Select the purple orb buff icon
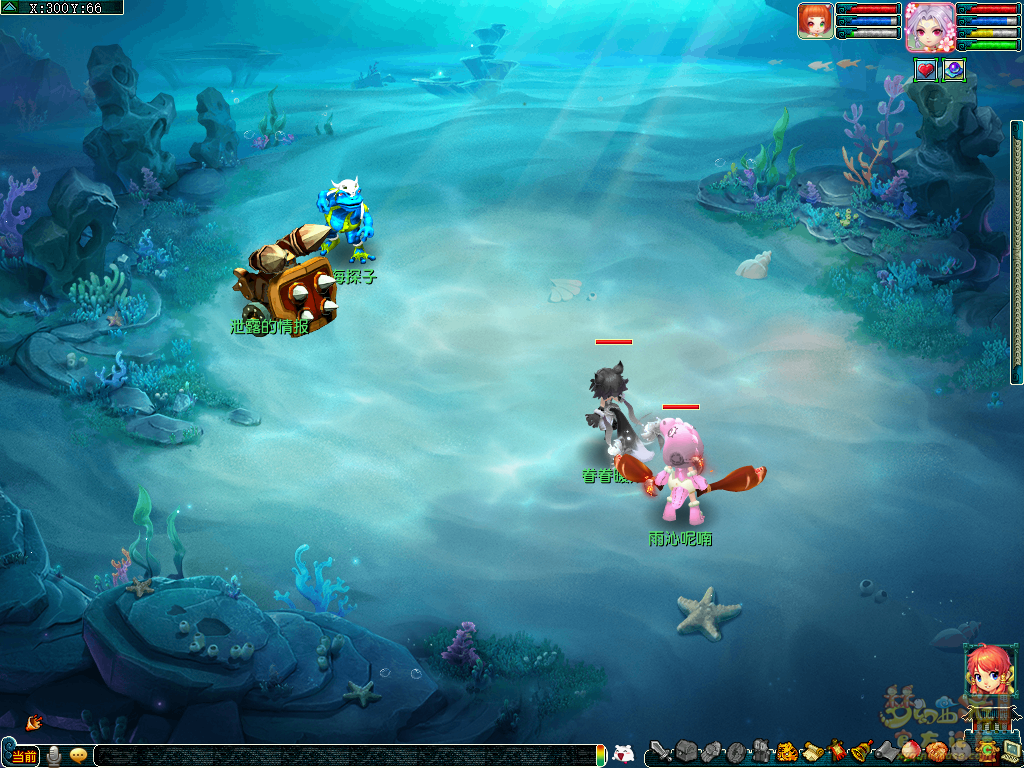 click(x=954, y=70)
